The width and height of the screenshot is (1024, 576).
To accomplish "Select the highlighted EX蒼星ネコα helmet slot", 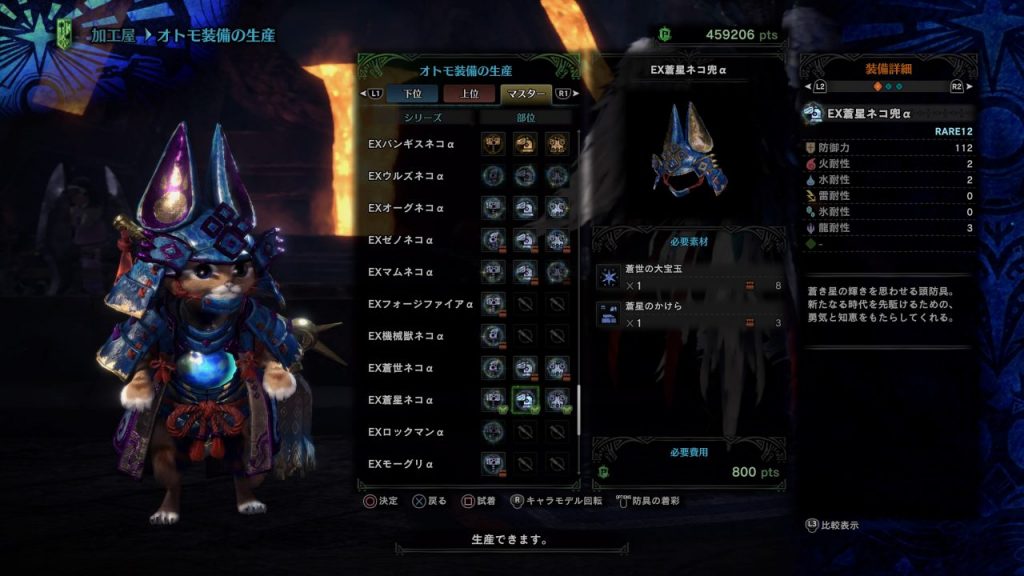I will (x=526, y=400).
